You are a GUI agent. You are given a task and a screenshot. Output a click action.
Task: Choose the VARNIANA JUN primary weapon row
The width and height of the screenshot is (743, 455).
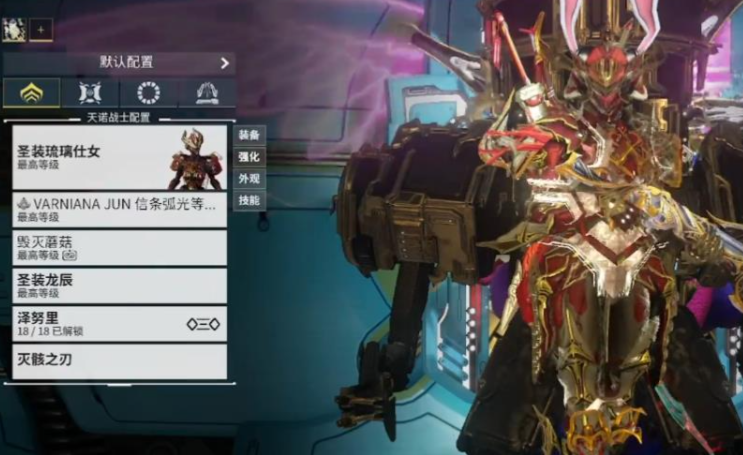pos(119,209)
